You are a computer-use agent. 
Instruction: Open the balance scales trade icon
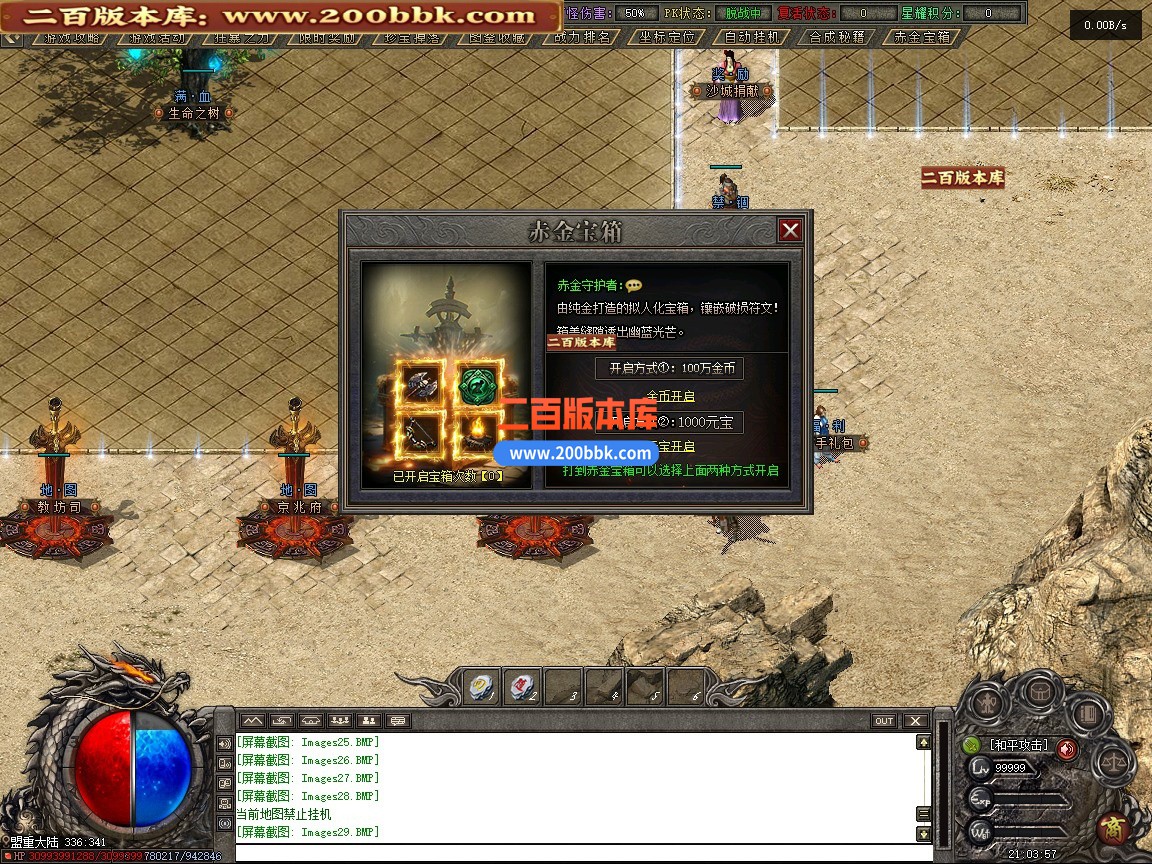(x=1112, y=763)
